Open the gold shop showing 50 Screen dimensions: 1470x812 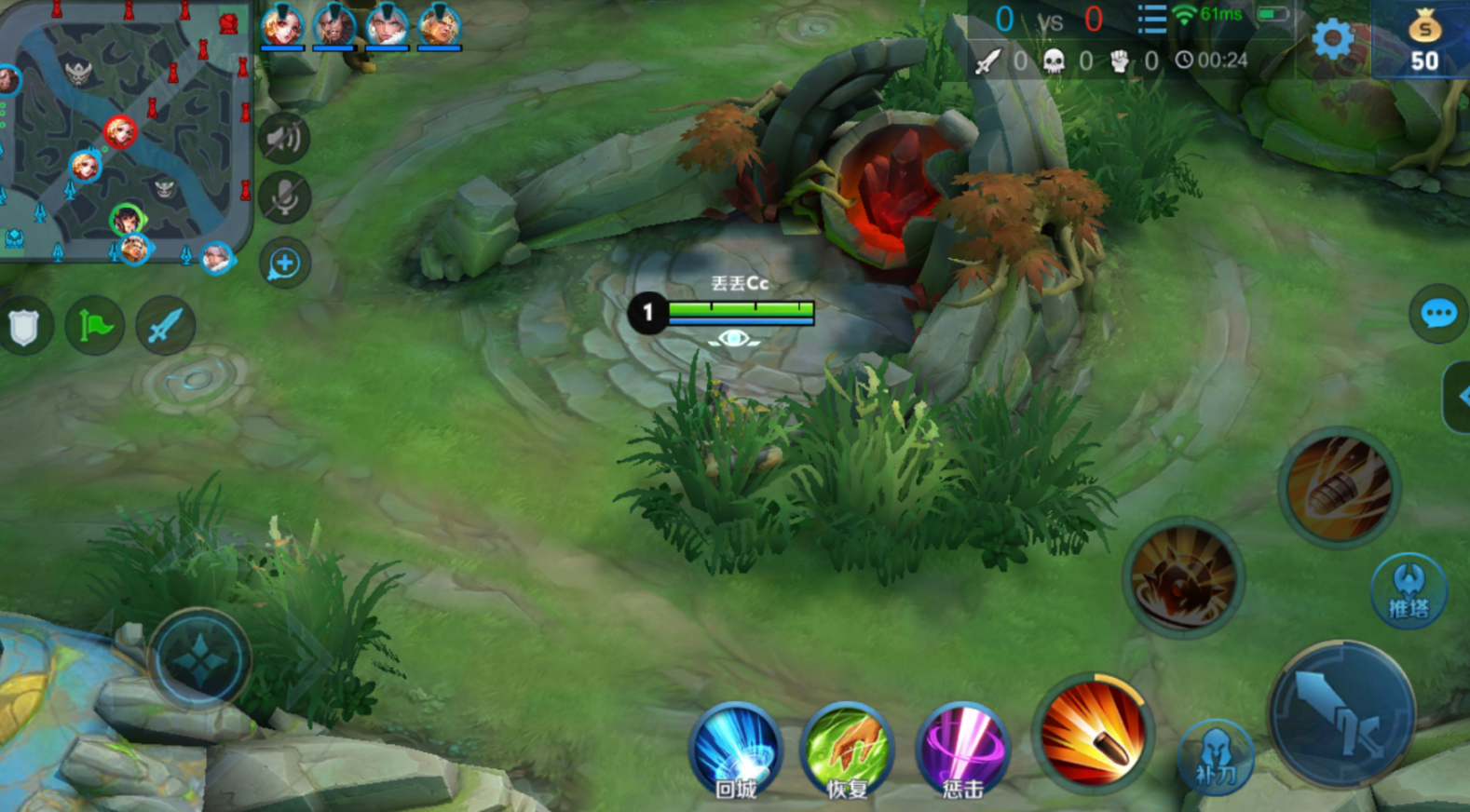coord(1422,41)
